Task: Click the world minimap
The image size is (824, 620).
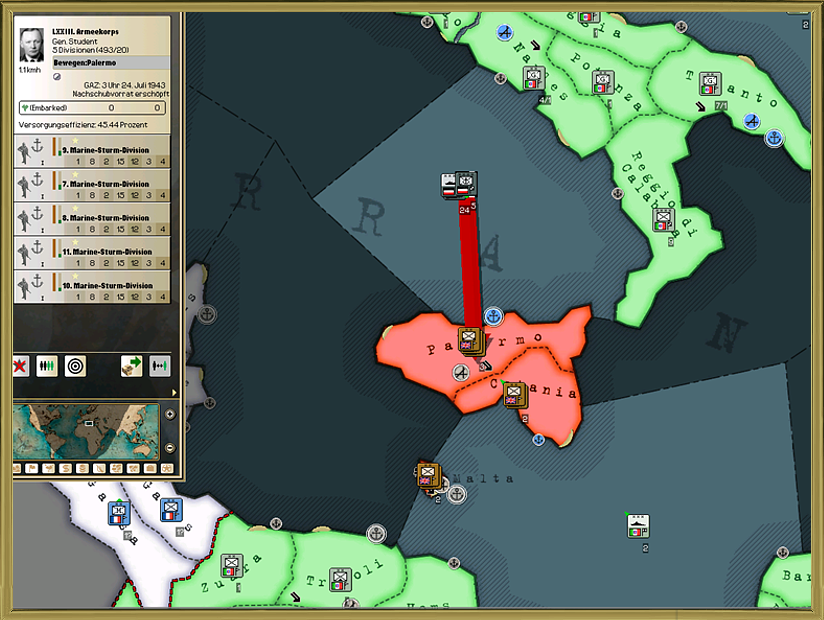Action: [x=86, y=430]
